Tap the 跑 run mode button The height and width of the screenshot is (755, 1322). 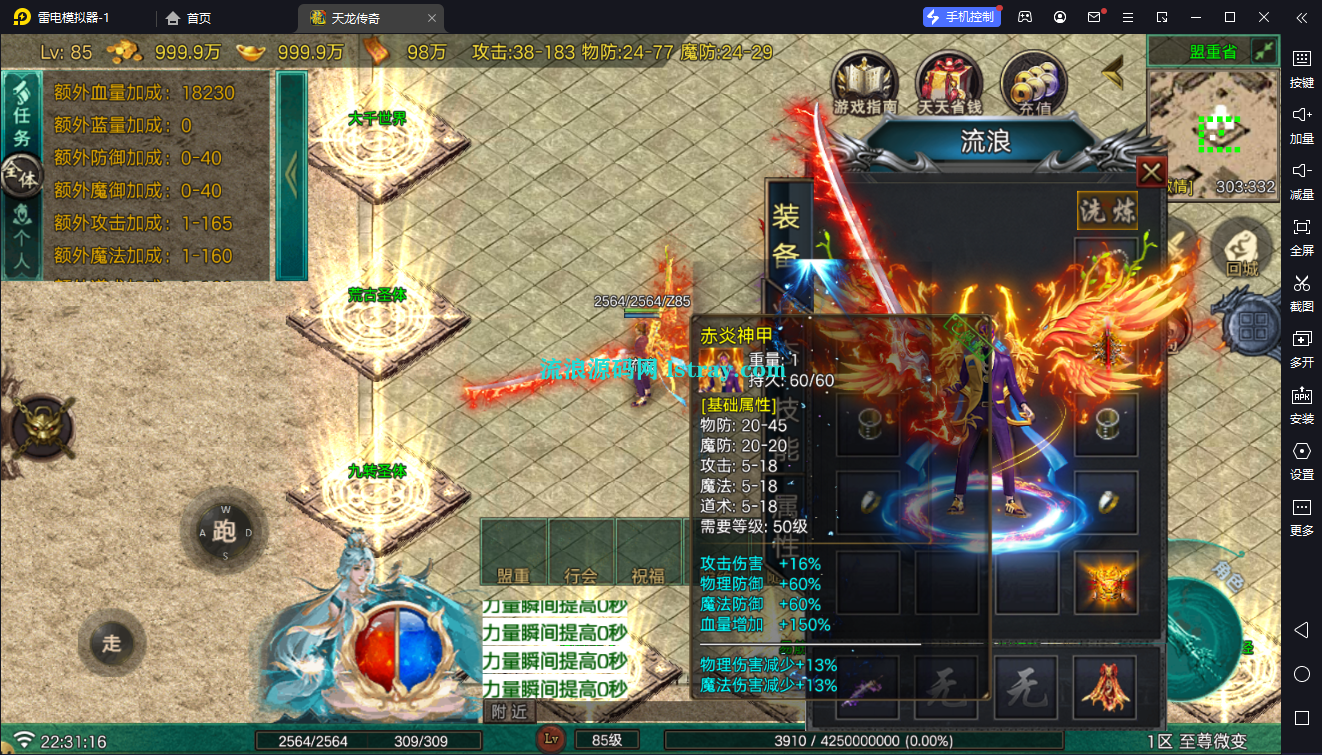point(224,531)
